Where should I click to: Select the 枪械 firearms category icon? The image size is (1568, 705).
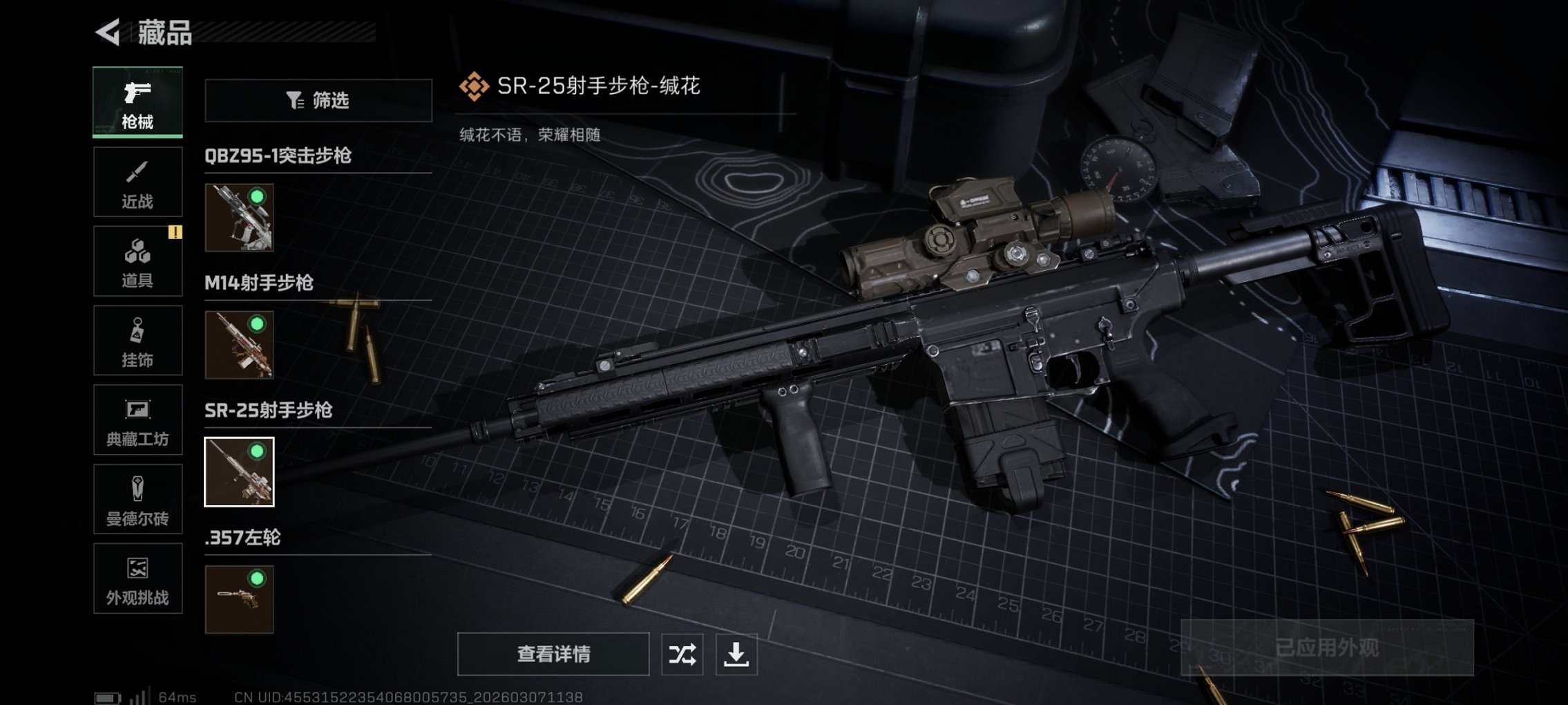137,102
